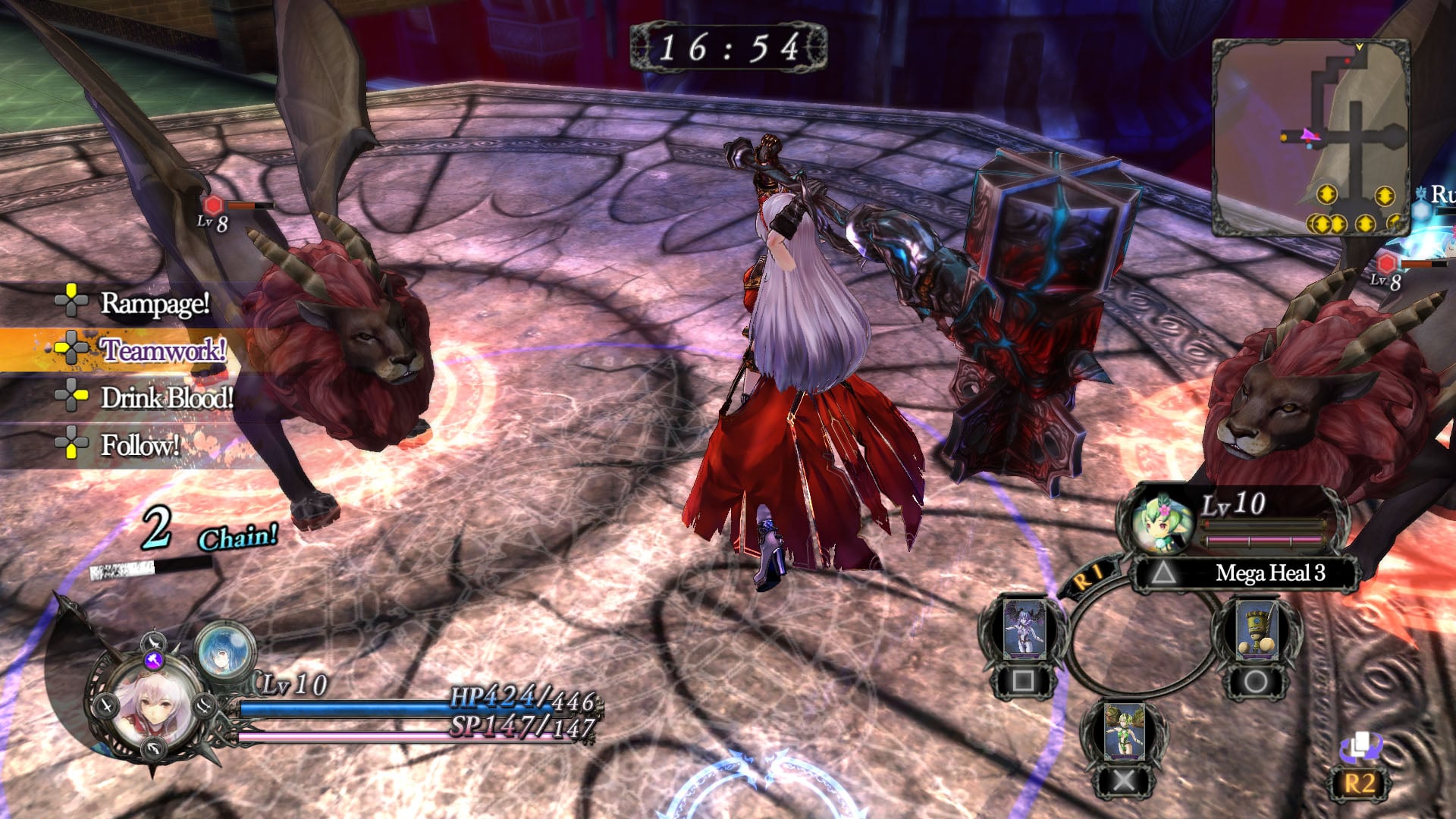Viewport: 1456px width, 819px height.
Task: Choose the purple-haired demon servan card
Action: (1024, 631)
